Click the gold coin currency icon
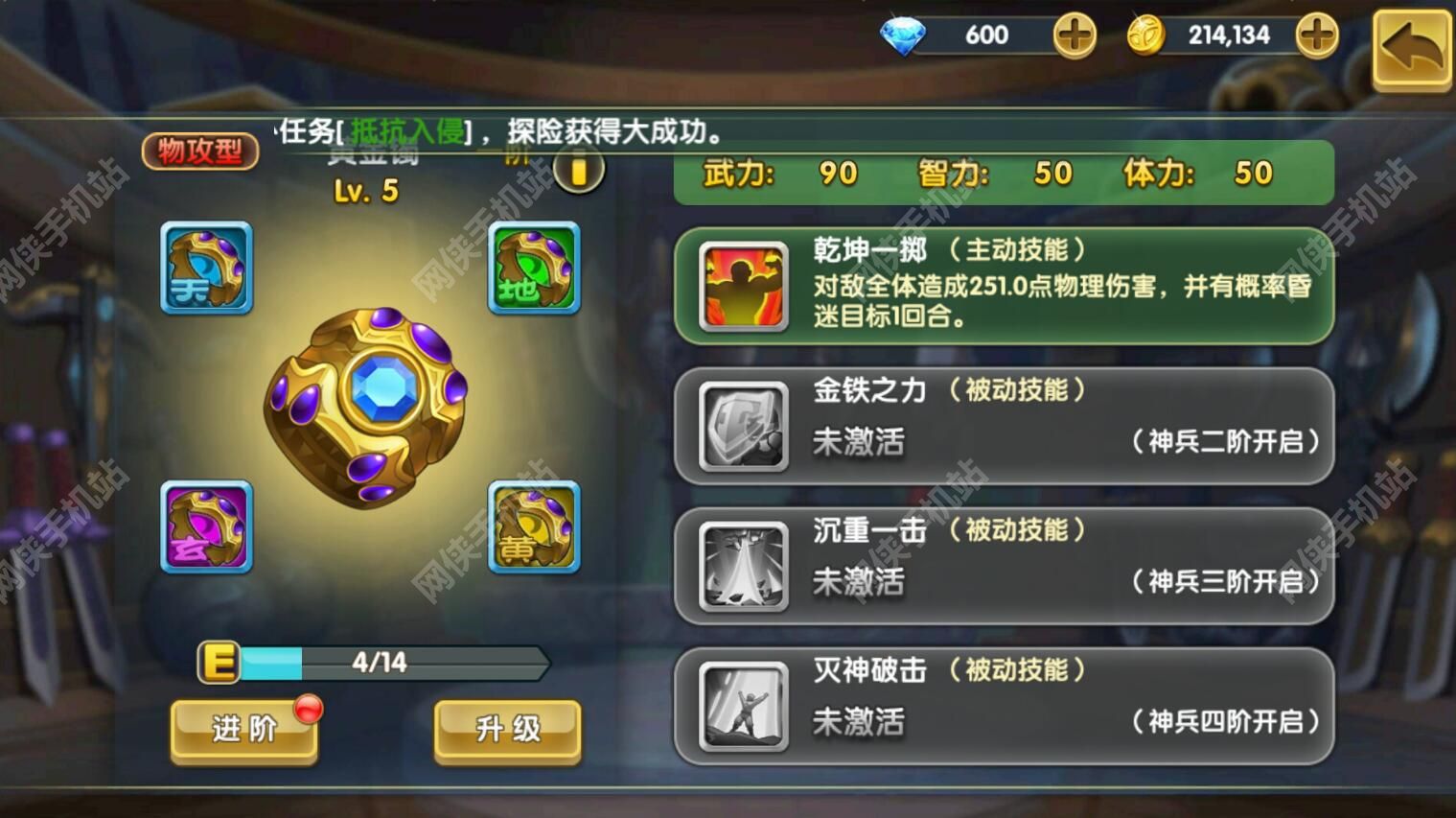The image size is (1456, 818). [1146, 35]
